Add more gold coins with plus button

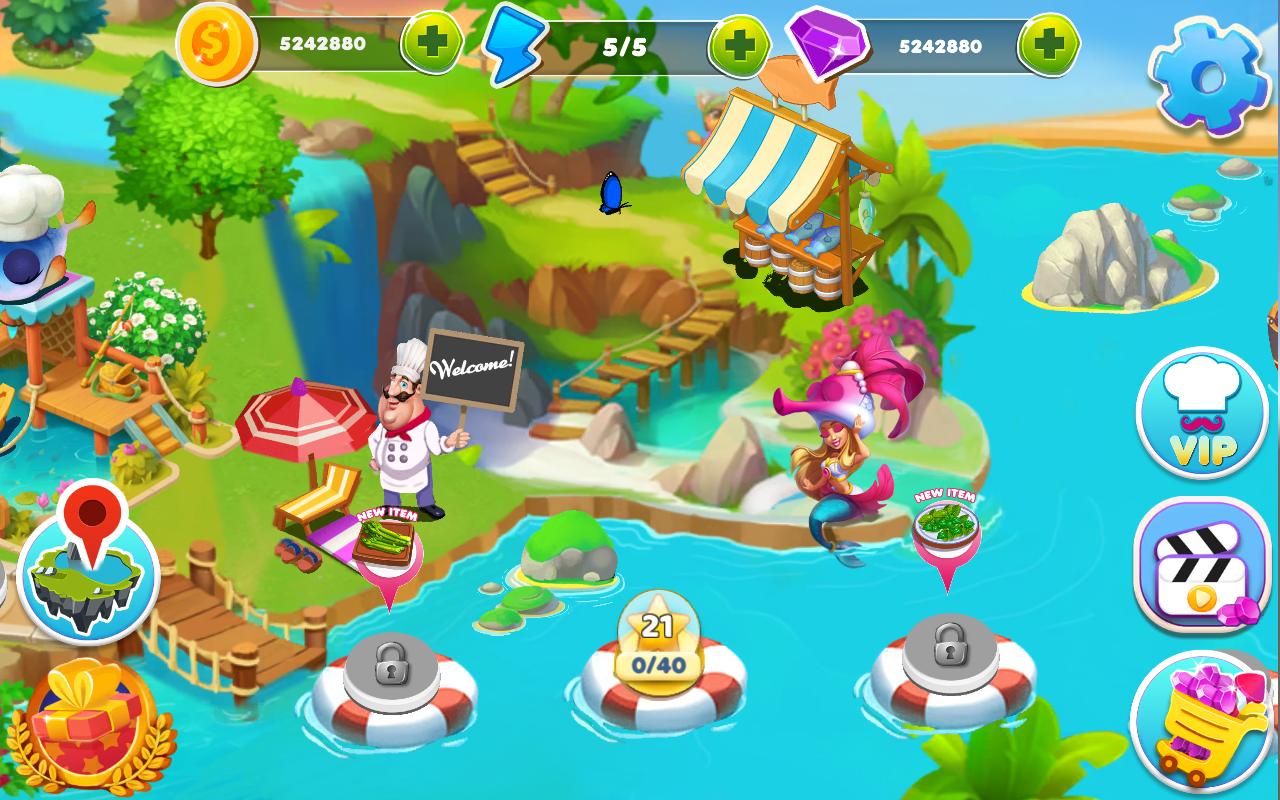432,43
